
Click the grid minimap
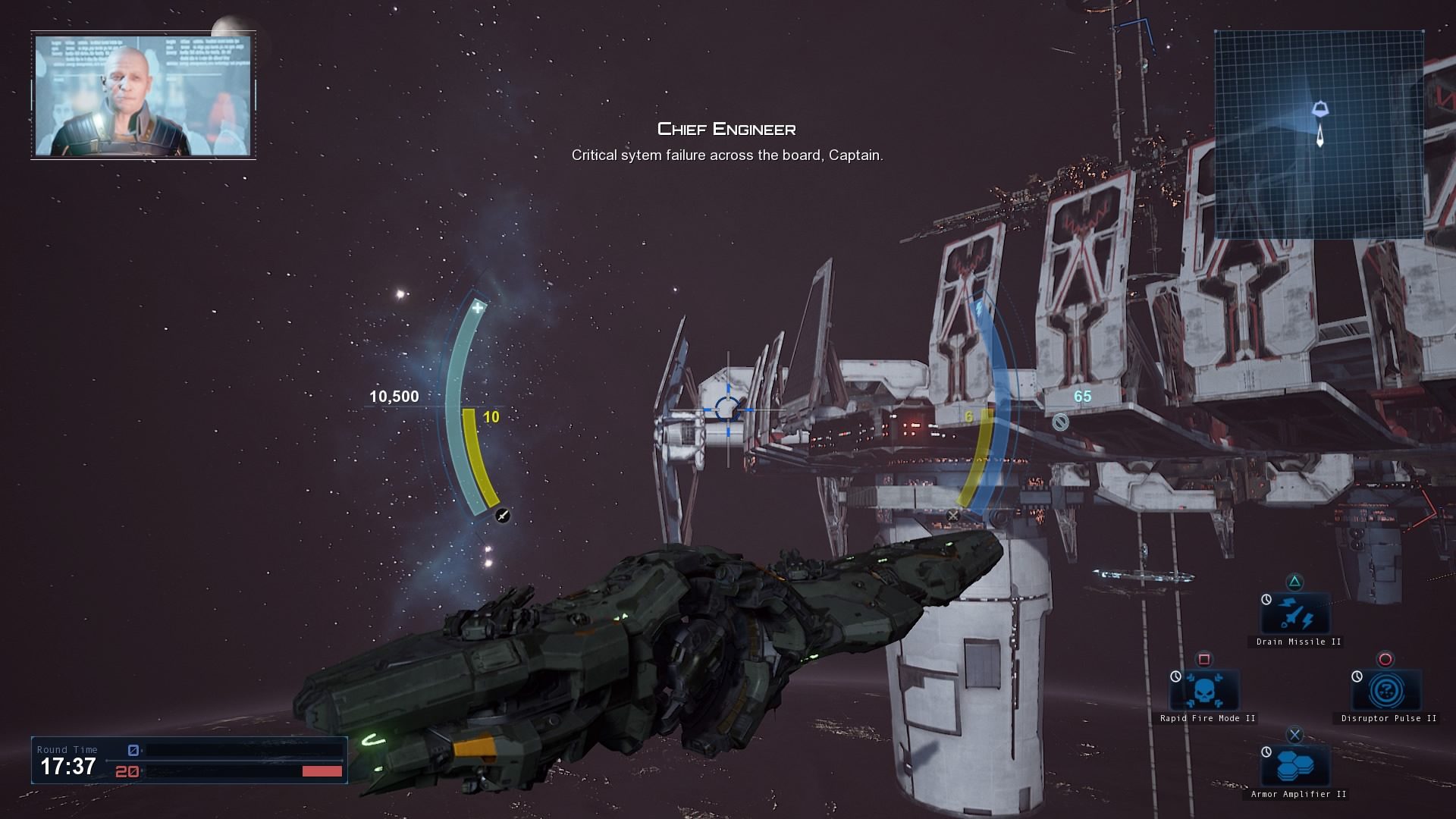(x=1319, y=135)
